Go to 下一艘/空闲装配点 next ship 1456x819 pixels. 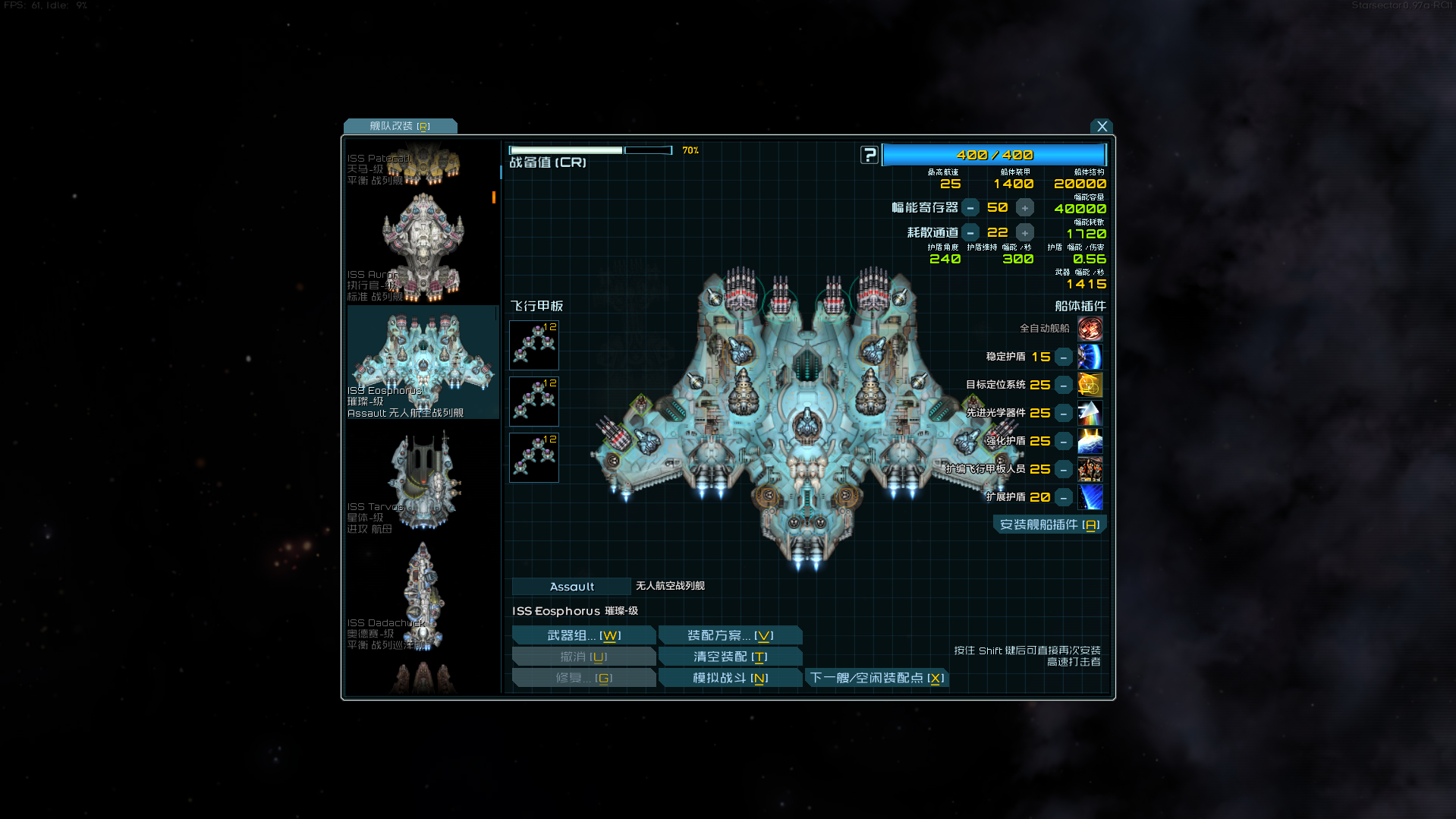coord(876,678)
